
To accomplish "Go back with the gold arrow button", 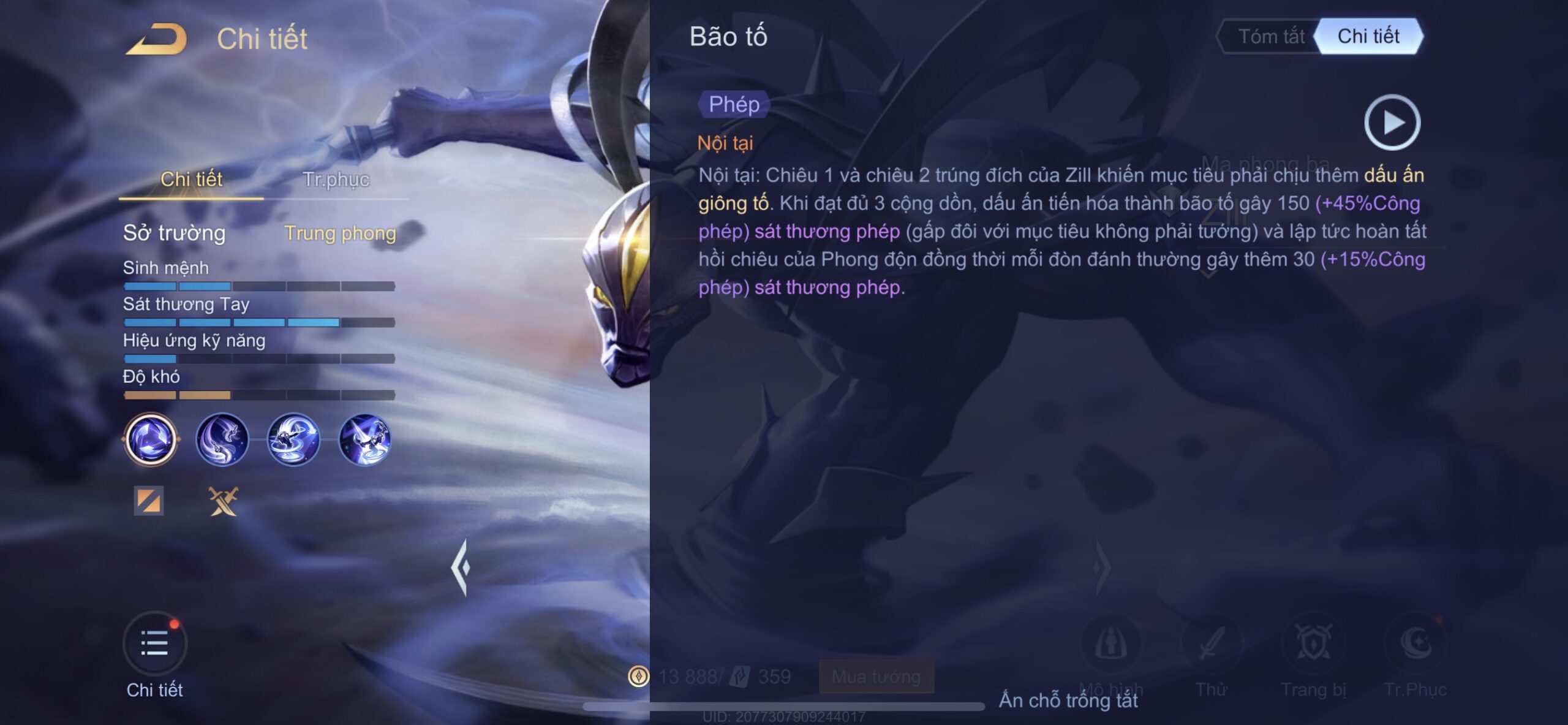I will click(157, 39).
